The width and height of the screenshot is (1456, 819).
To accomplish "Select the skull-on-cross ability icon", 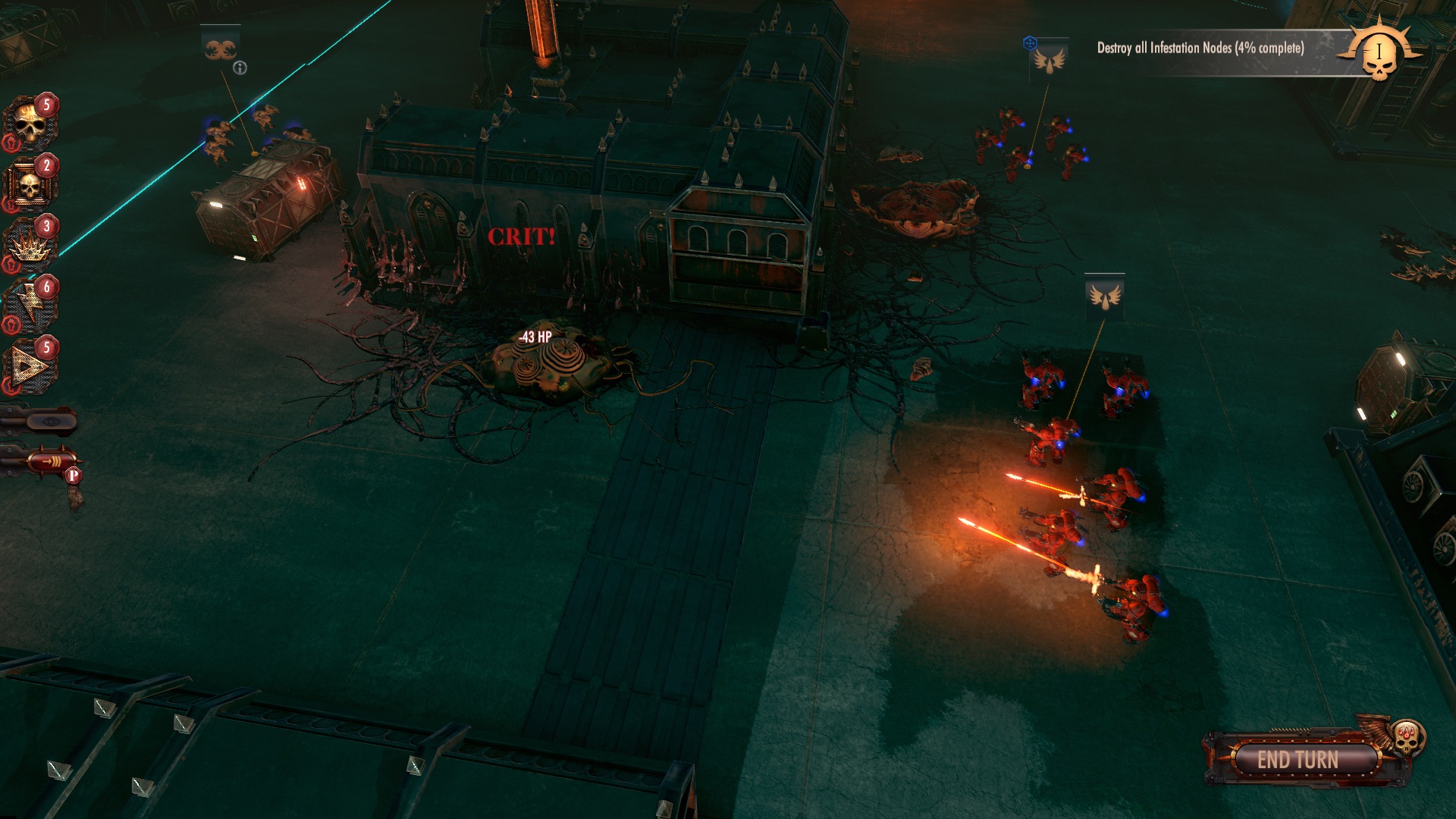I will pyautogui.click(x=29, y=186).
